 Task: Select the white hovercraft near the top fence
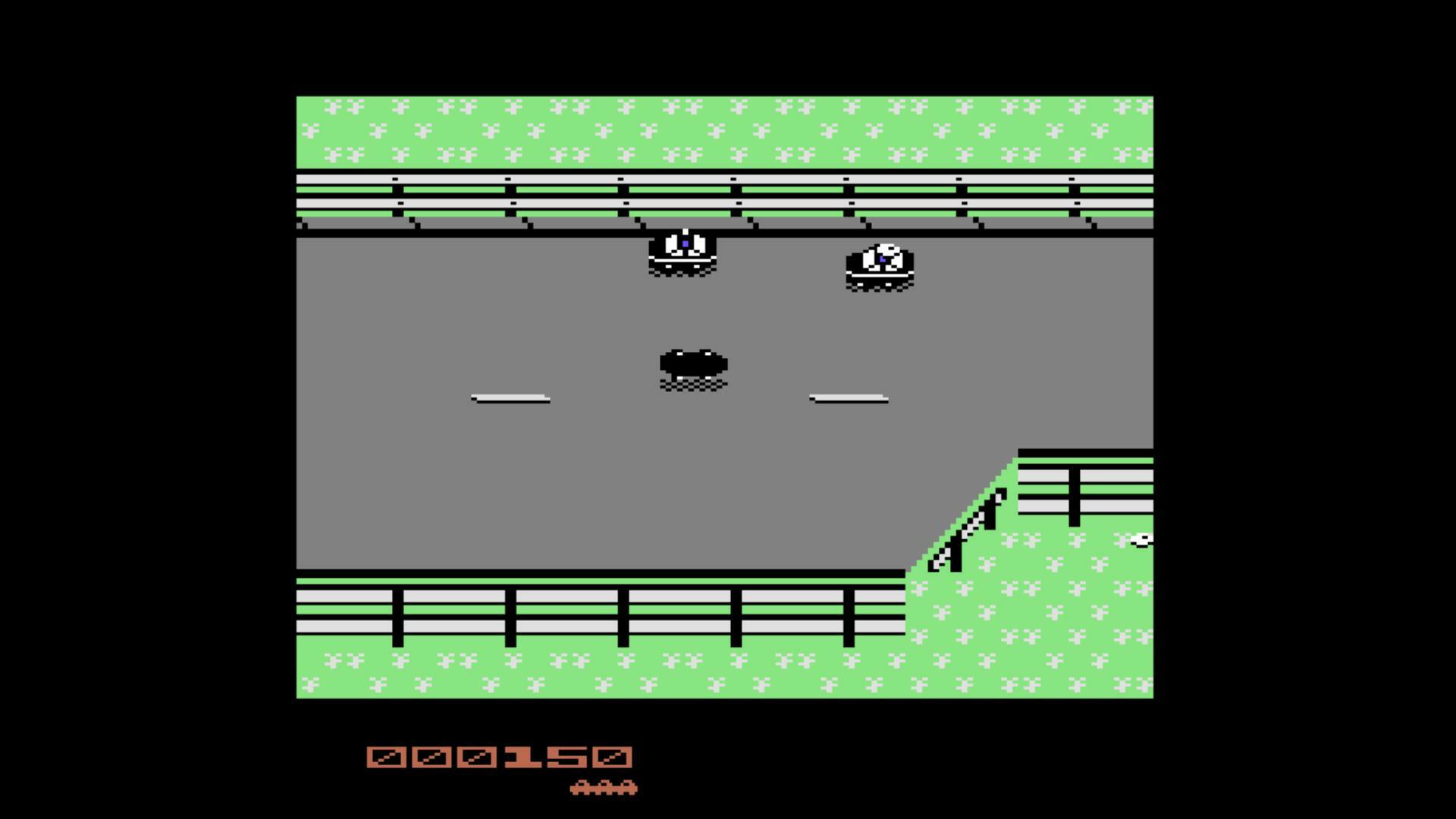pyautogui.click(x=681, y=250)
